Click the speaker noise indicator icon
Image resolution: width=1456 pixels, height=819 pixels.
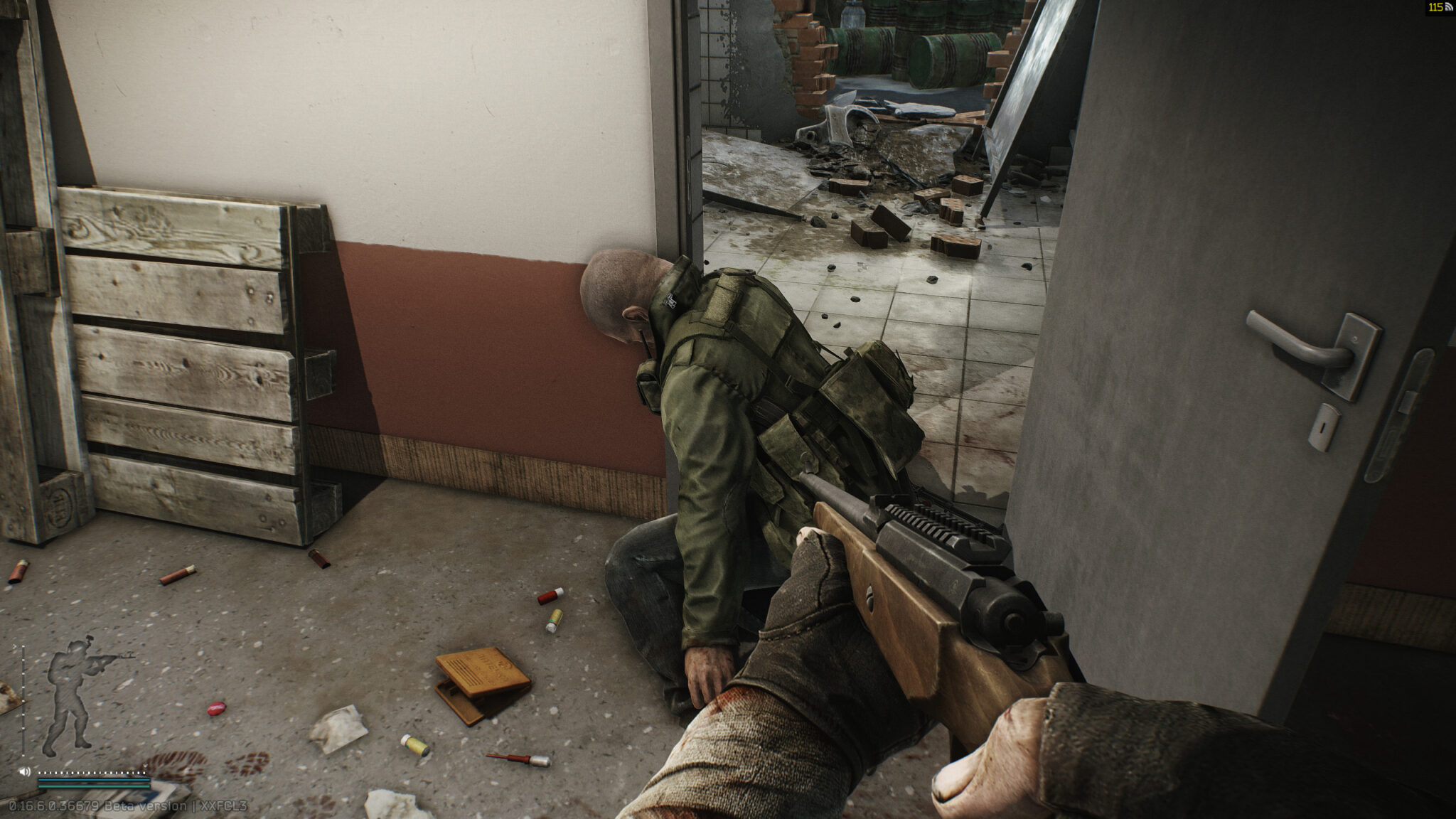(x=24, y=771)
